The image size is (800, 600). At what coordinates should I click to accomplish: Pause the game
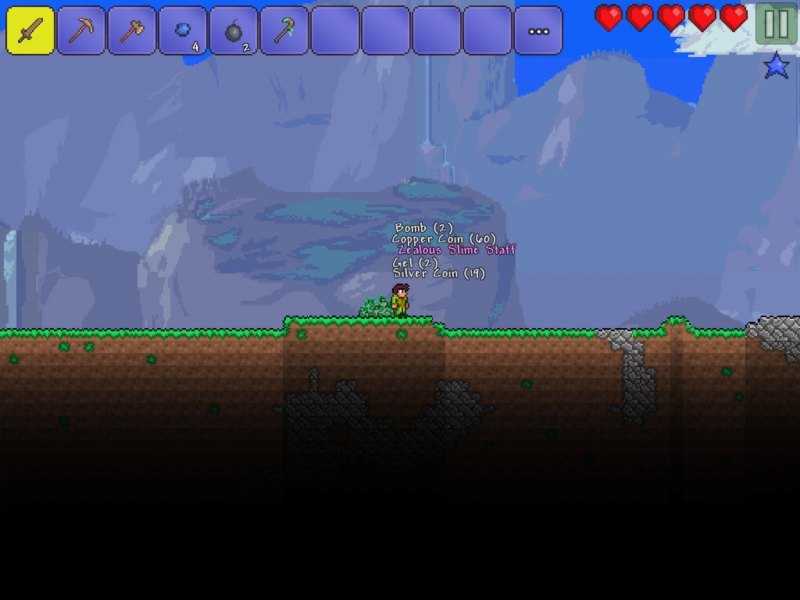click(776, 24)
